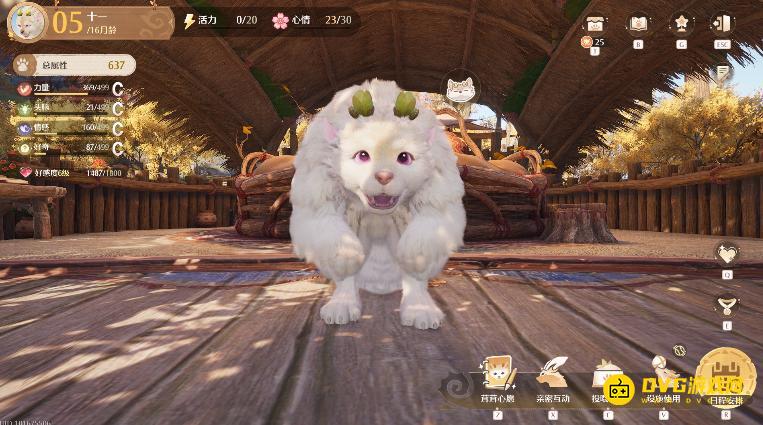Click the pet portrait avatar
This screenshot has height=425, width=763.
[x=25, y=20]
